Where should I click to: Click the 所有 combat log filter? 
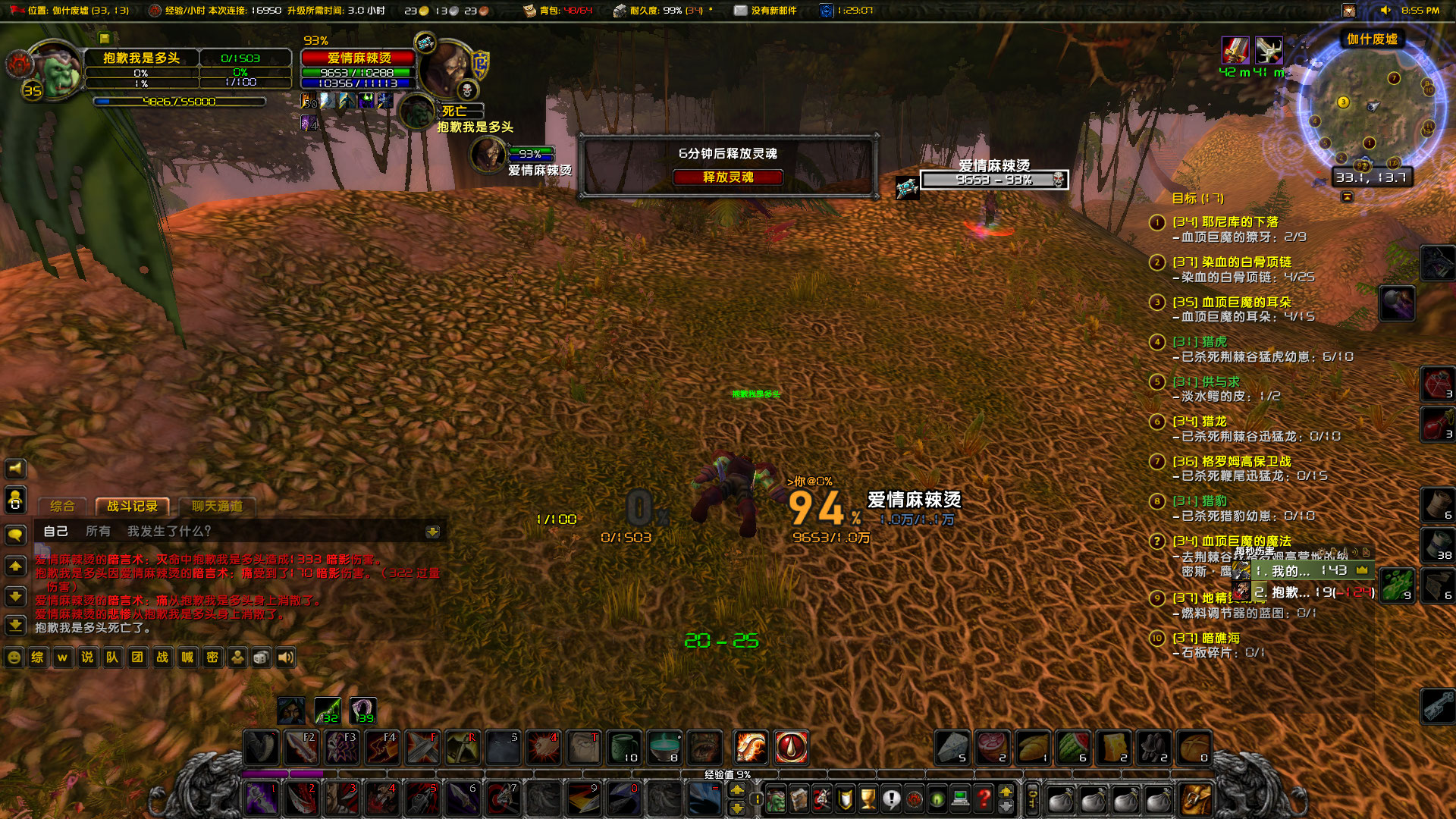[98, 532]
